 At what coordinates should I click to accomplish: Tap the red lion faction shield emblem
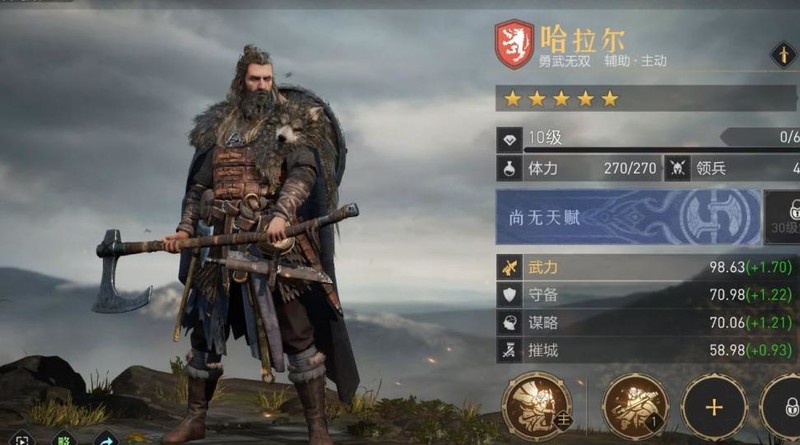pyautogui.click(x=514, y=45)
